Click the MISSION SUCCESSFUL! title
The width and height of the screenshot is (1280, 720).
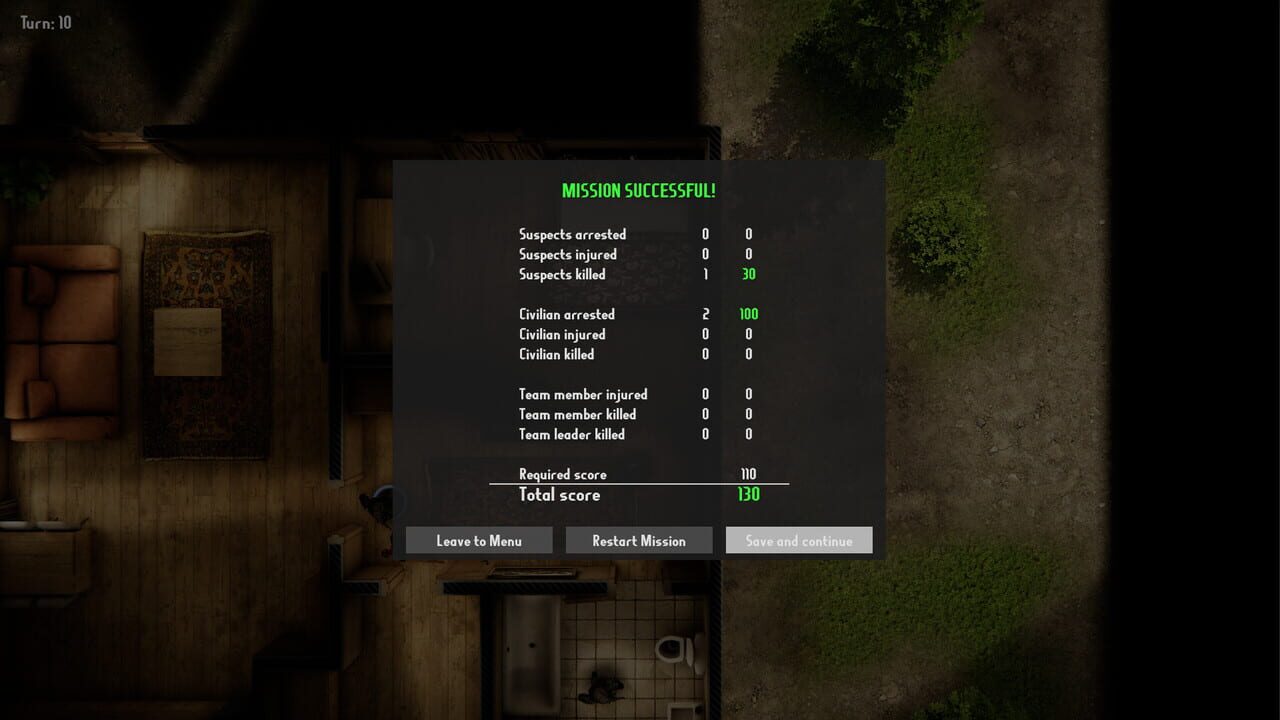639,190
